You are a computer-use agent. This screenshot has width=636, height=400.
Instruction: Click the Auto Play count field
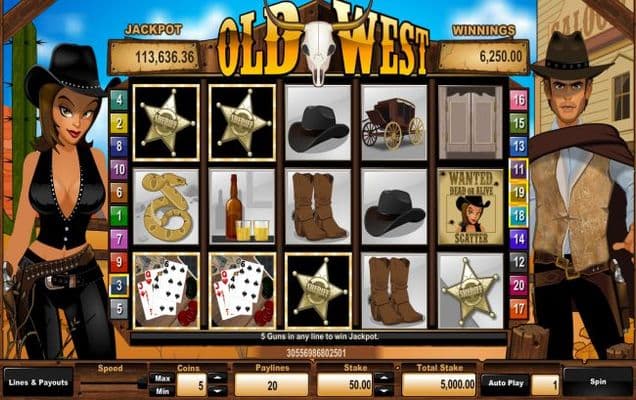[544, 383]
